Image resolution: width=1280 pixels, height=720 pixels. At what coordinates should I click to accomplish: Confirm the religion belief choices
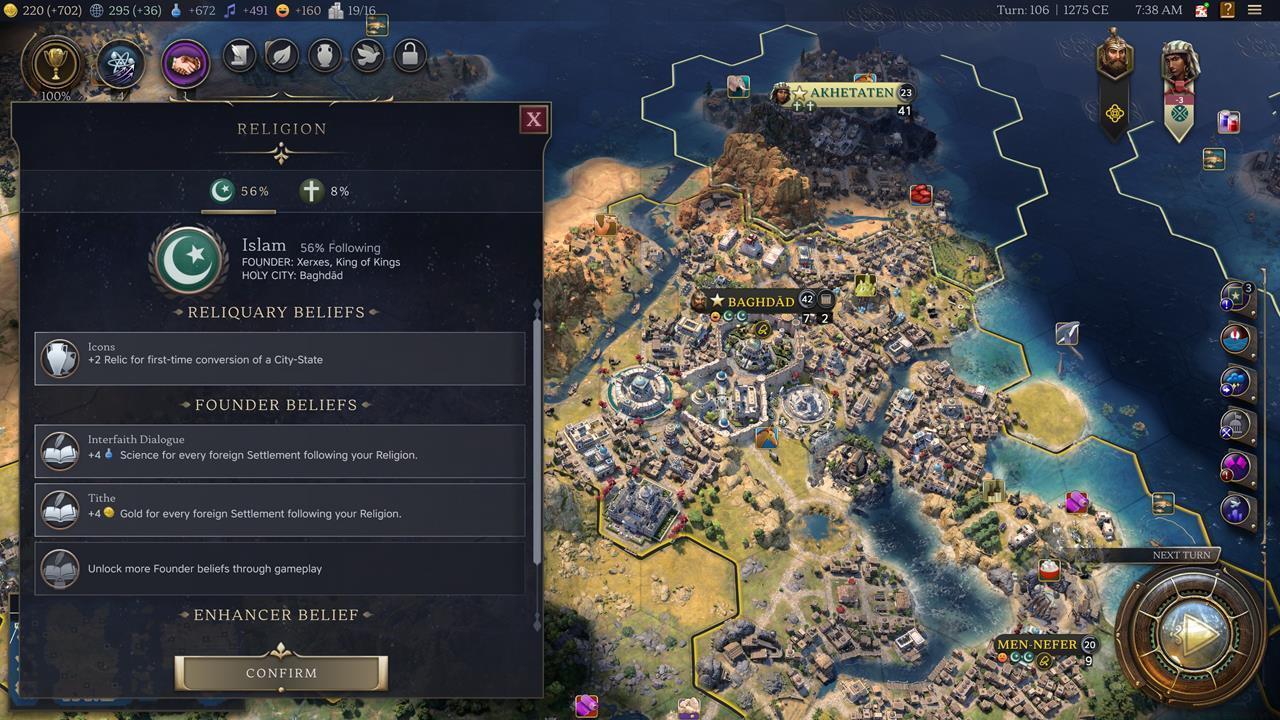[x=281, y=673]
